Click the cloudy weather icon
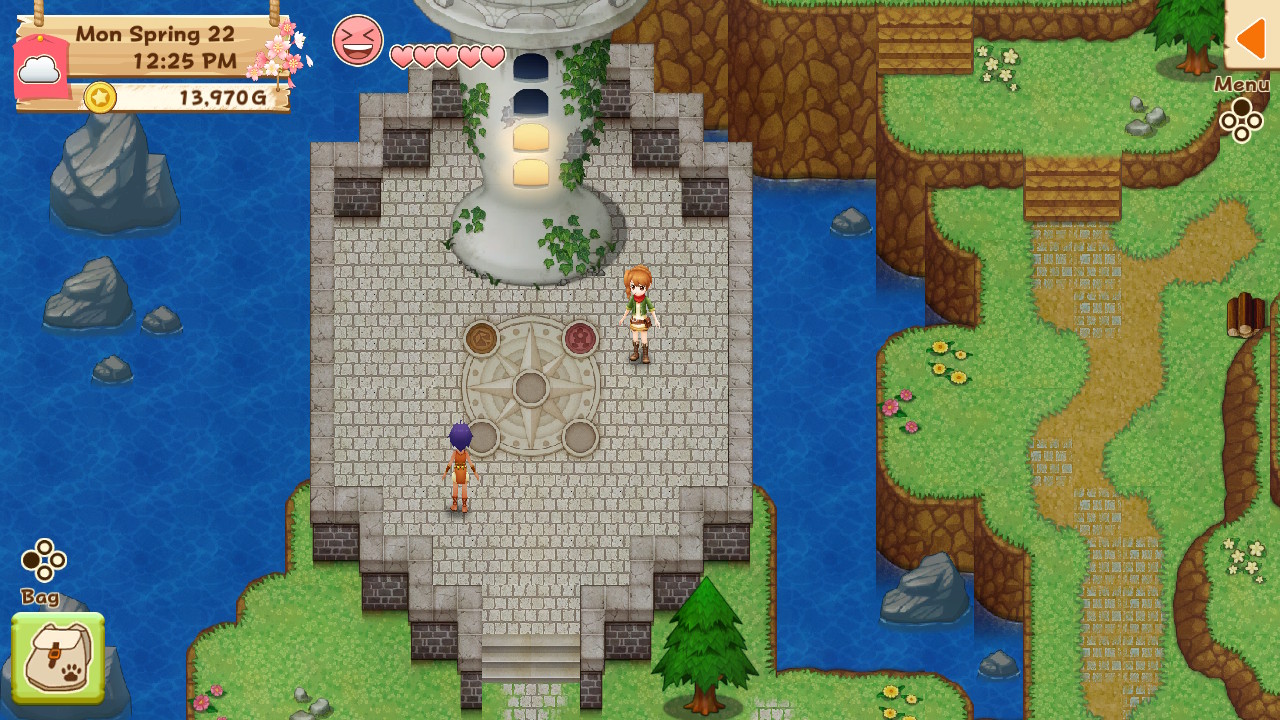Image resolution: width=1280 pixels, height=720 pixels. (x=38, y=68)
